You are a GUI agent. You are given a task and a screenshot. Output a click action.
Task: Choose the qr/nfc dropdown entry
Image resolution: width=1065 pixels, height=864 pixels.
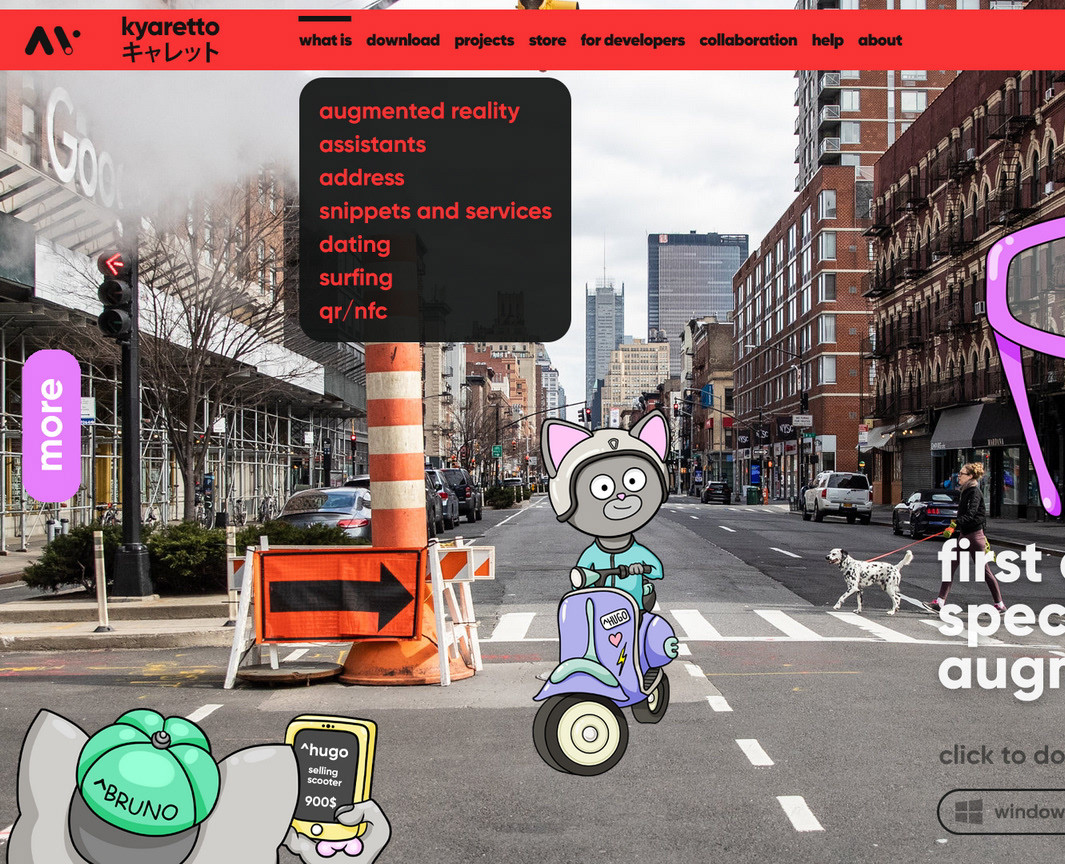[352, 311]
